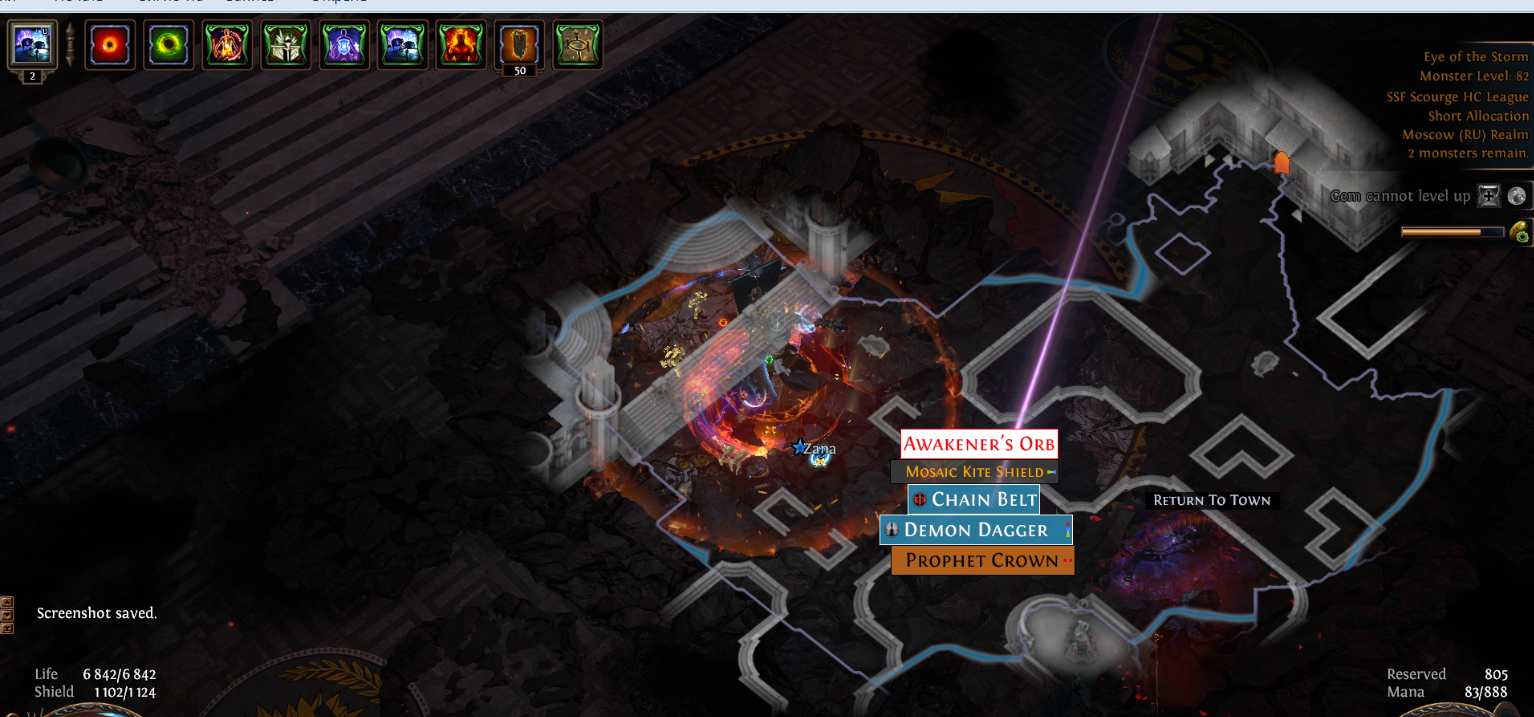Viewport: 1534px width, 717px height.
Task: Select the red eye debuff icon
Action: tap(110, 45)
